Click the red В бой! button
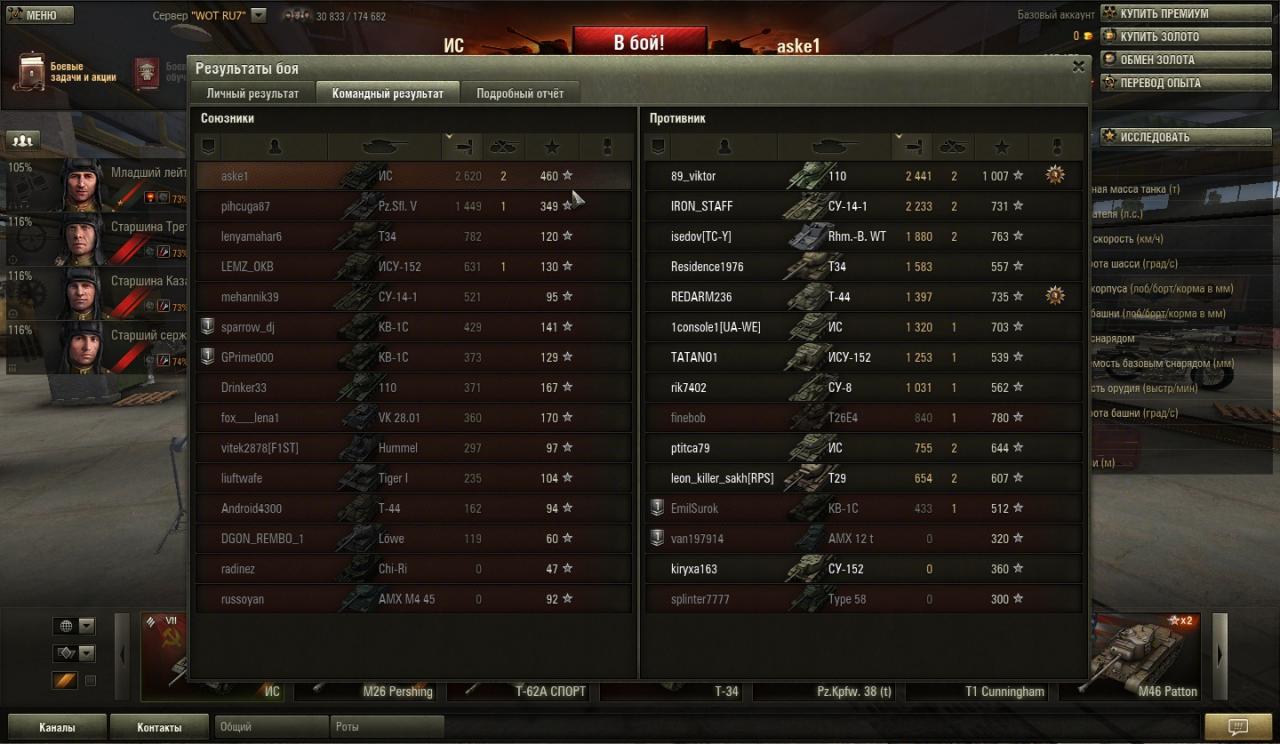1280x744 pixels. [x=639, y=43]
